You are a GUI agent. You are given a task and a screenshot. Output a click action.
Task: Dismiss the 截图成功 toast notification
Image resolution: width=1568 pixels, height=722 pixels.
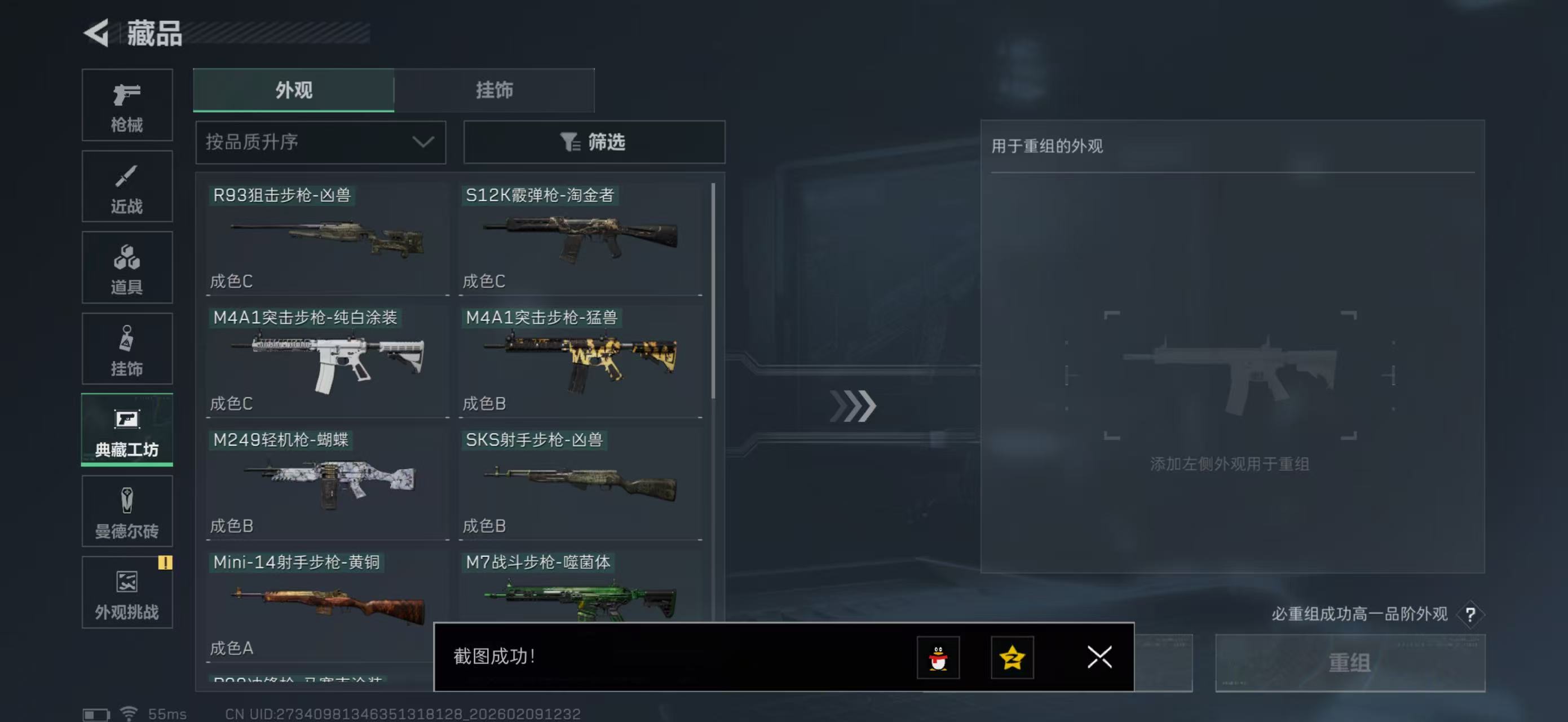(x=1099, y=658)
